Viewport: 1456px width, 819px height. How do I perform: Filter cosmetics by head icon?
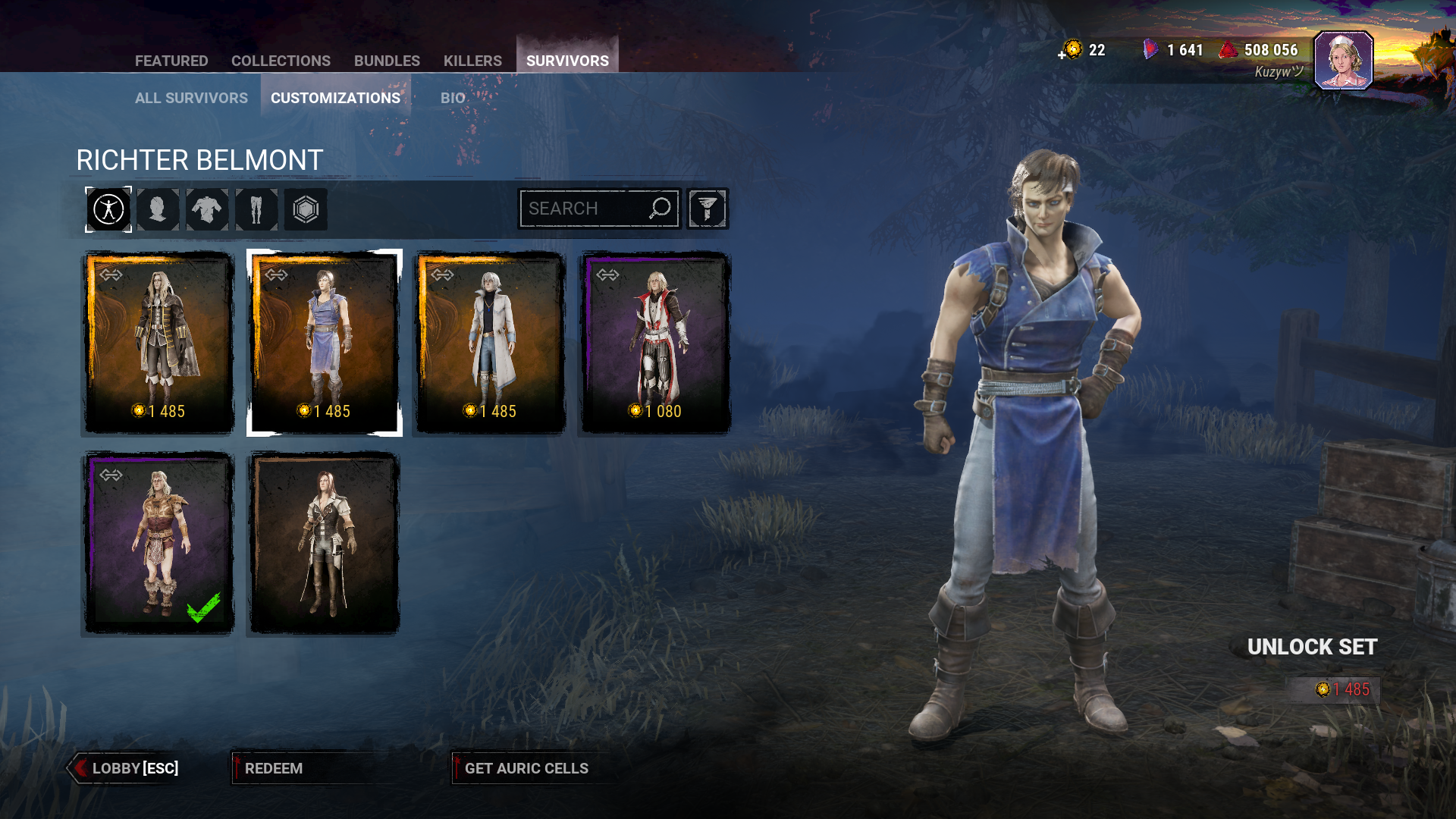click(158, 209)
